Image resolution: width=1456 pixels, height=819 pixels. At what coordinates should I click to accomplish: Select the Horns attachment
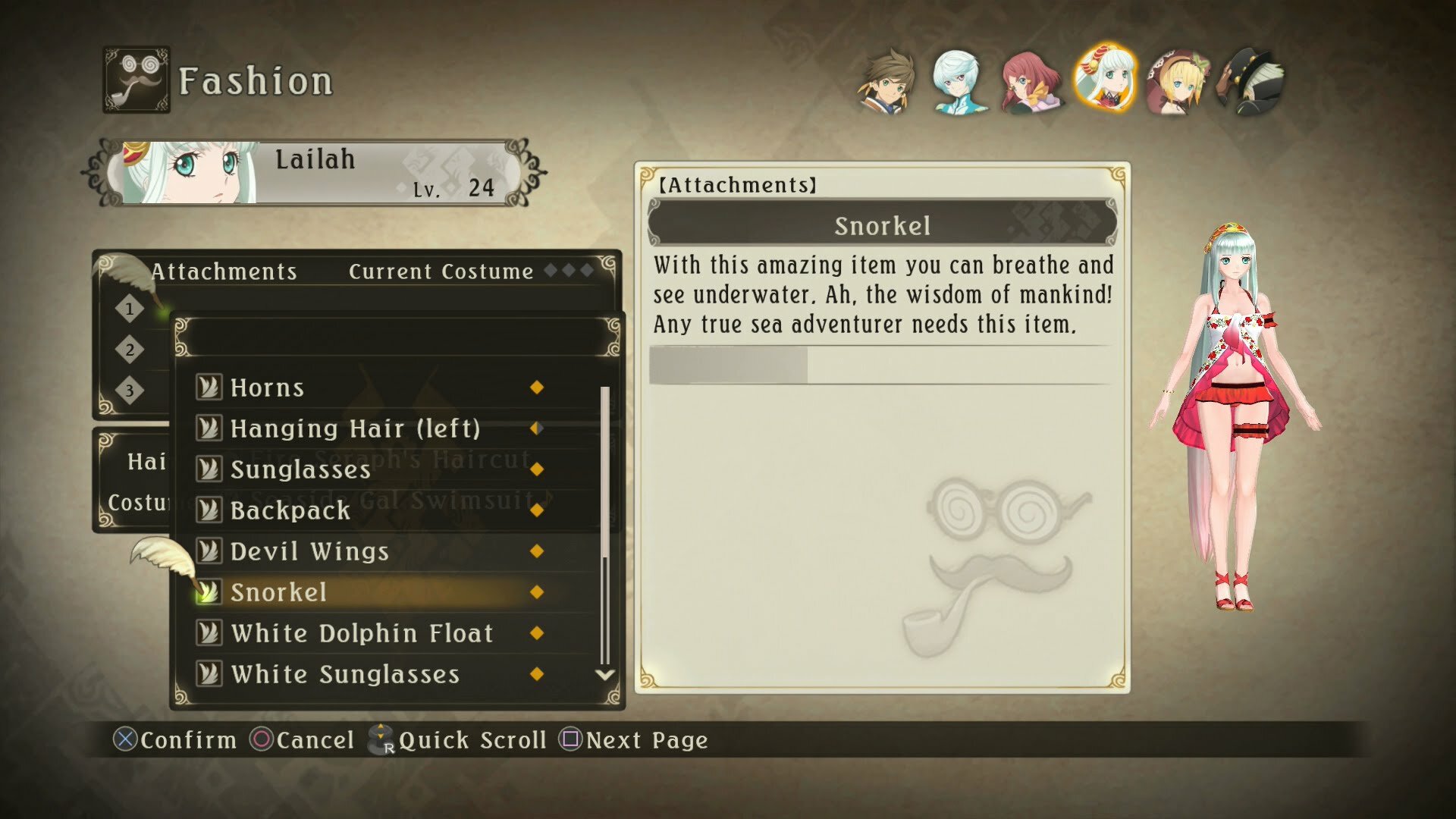point(267,388)
